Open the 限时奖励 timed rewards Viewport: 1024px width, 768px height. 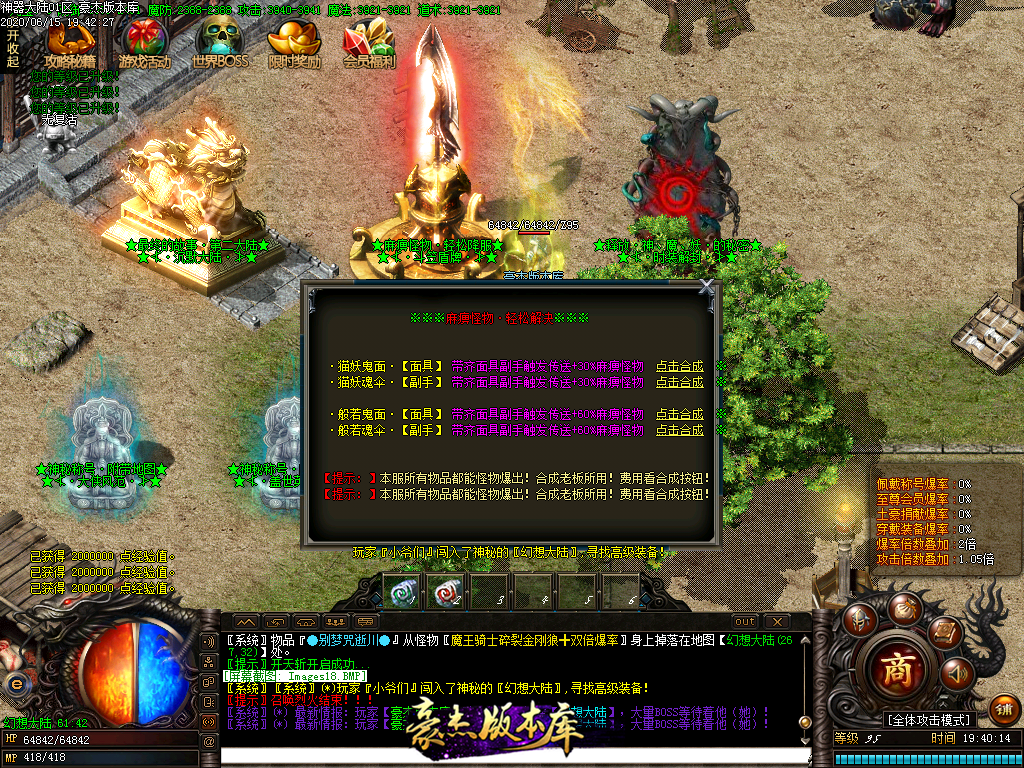(295, 45)
